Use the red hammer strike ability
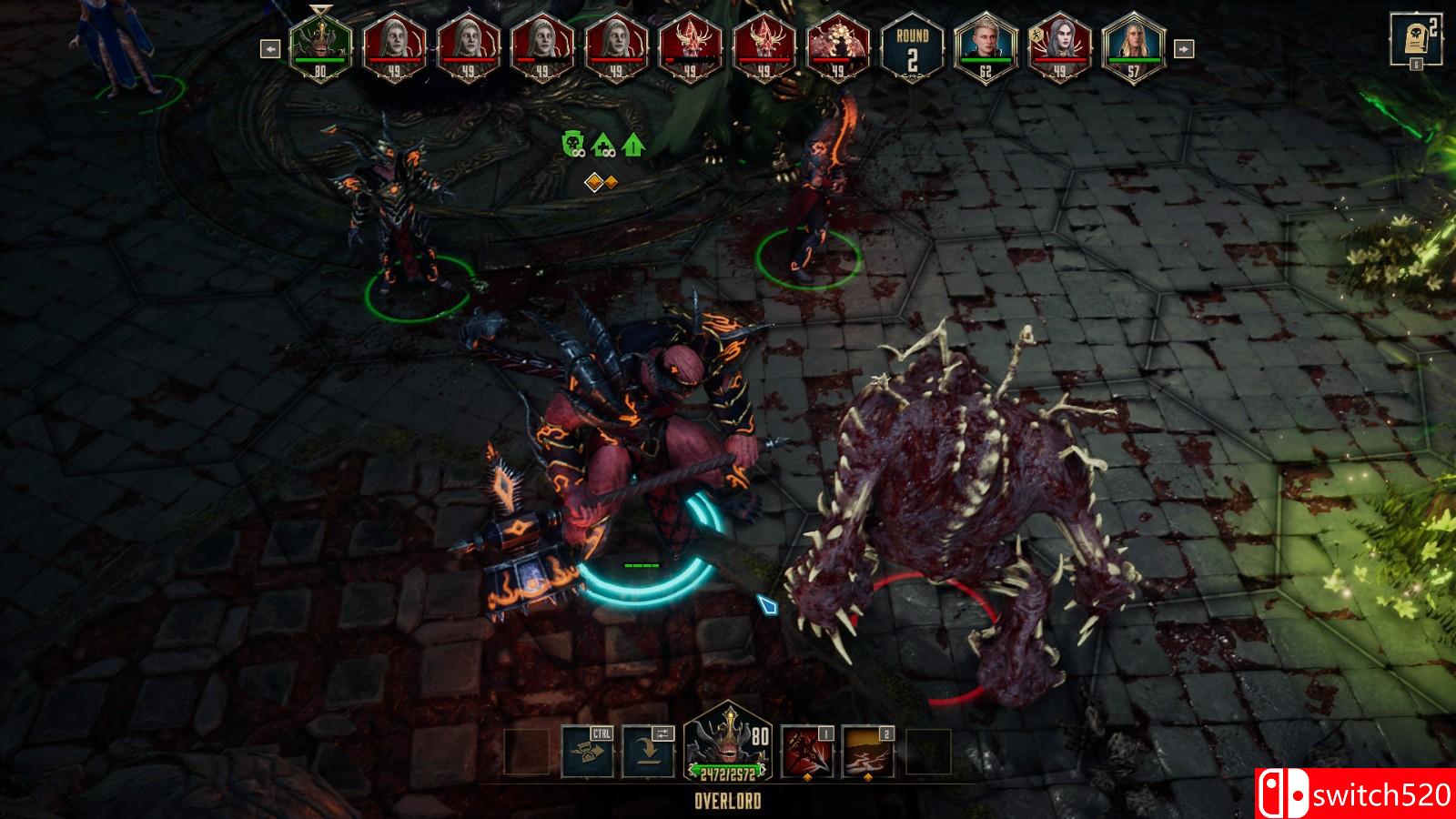The image size is (1456, 819). coord(807,752)
